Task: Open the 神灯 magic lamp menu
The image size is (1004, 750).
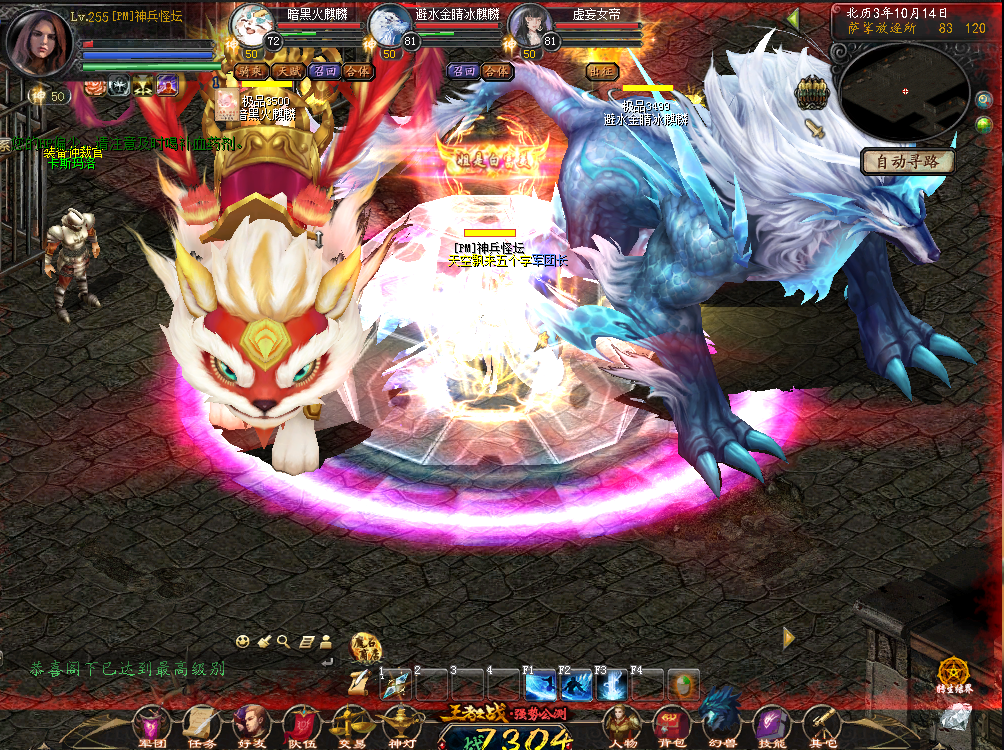Action: coord(402,723)
